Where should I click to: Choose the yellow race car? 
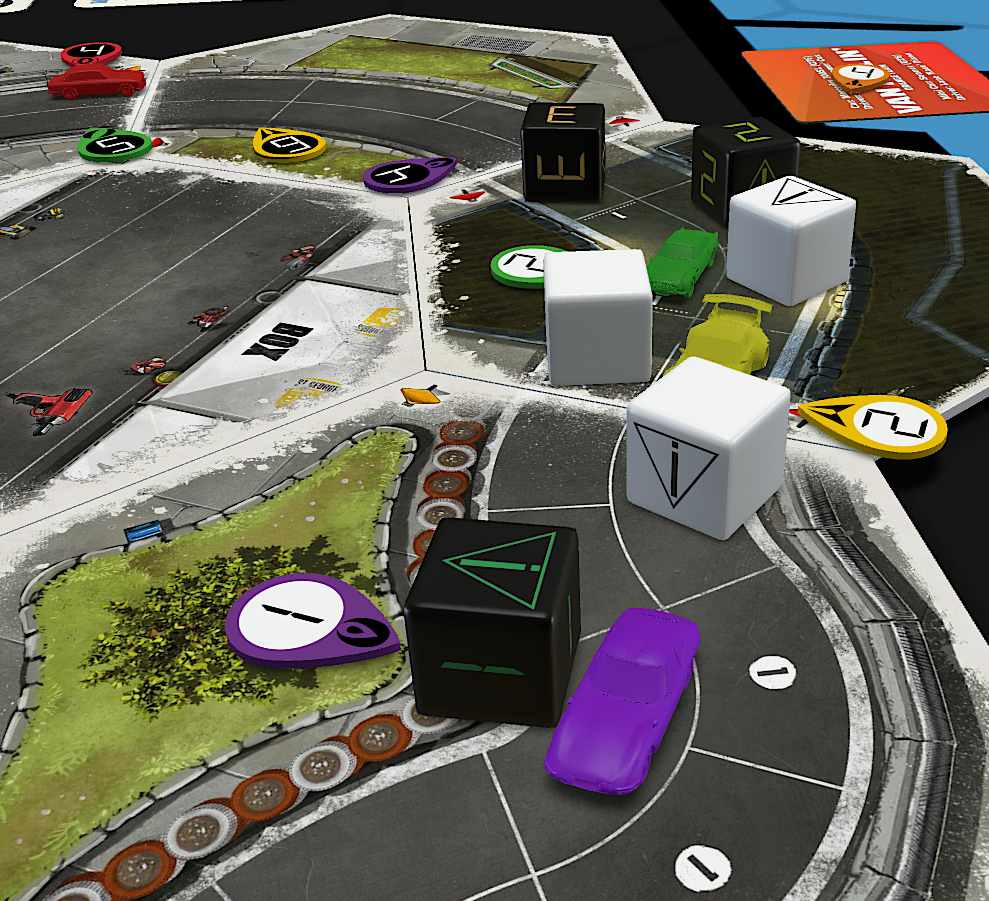pos(727,335)
